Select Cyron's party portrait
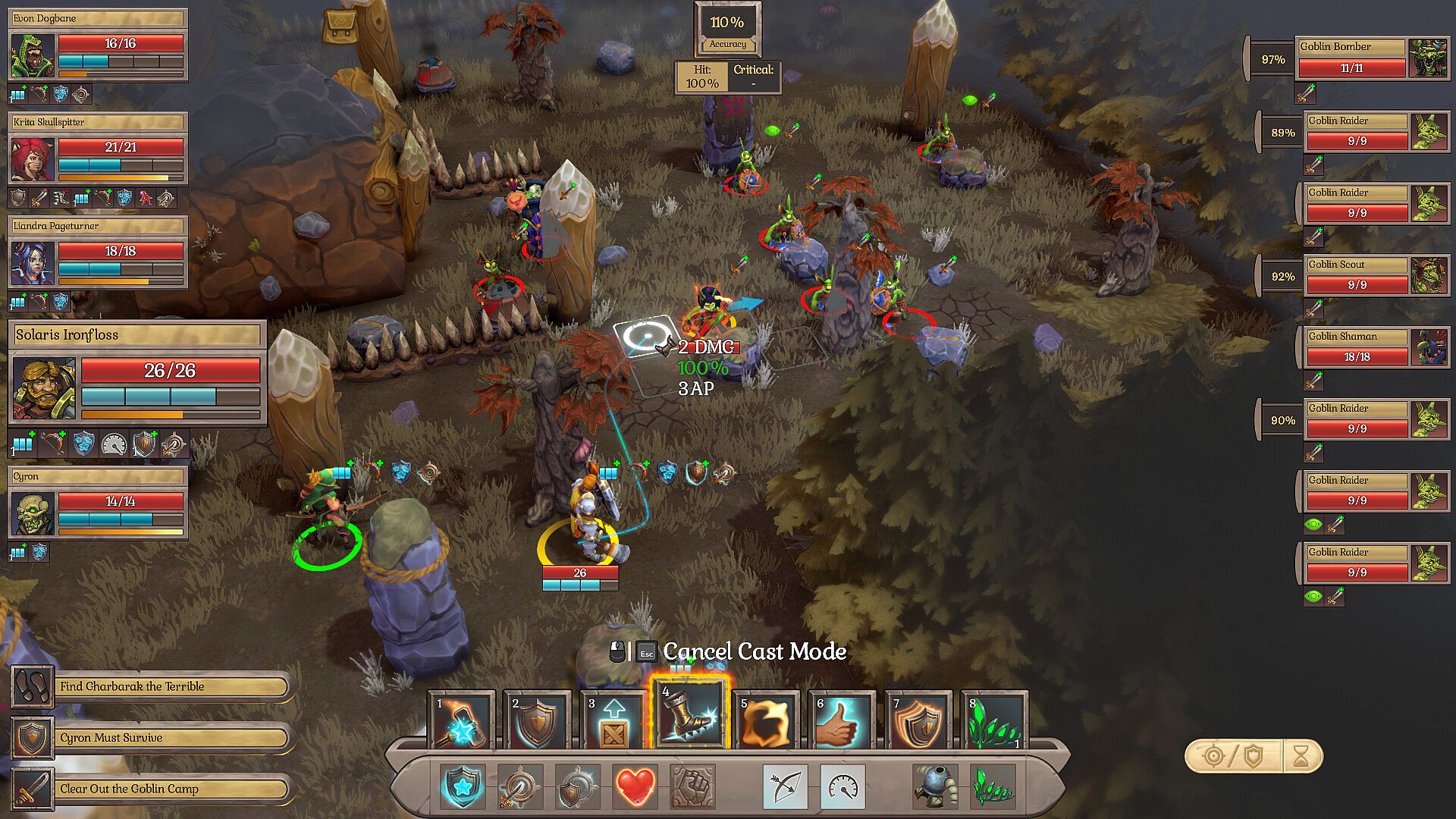This screenshot has height=819, width=1456. [x=33, y=513]
